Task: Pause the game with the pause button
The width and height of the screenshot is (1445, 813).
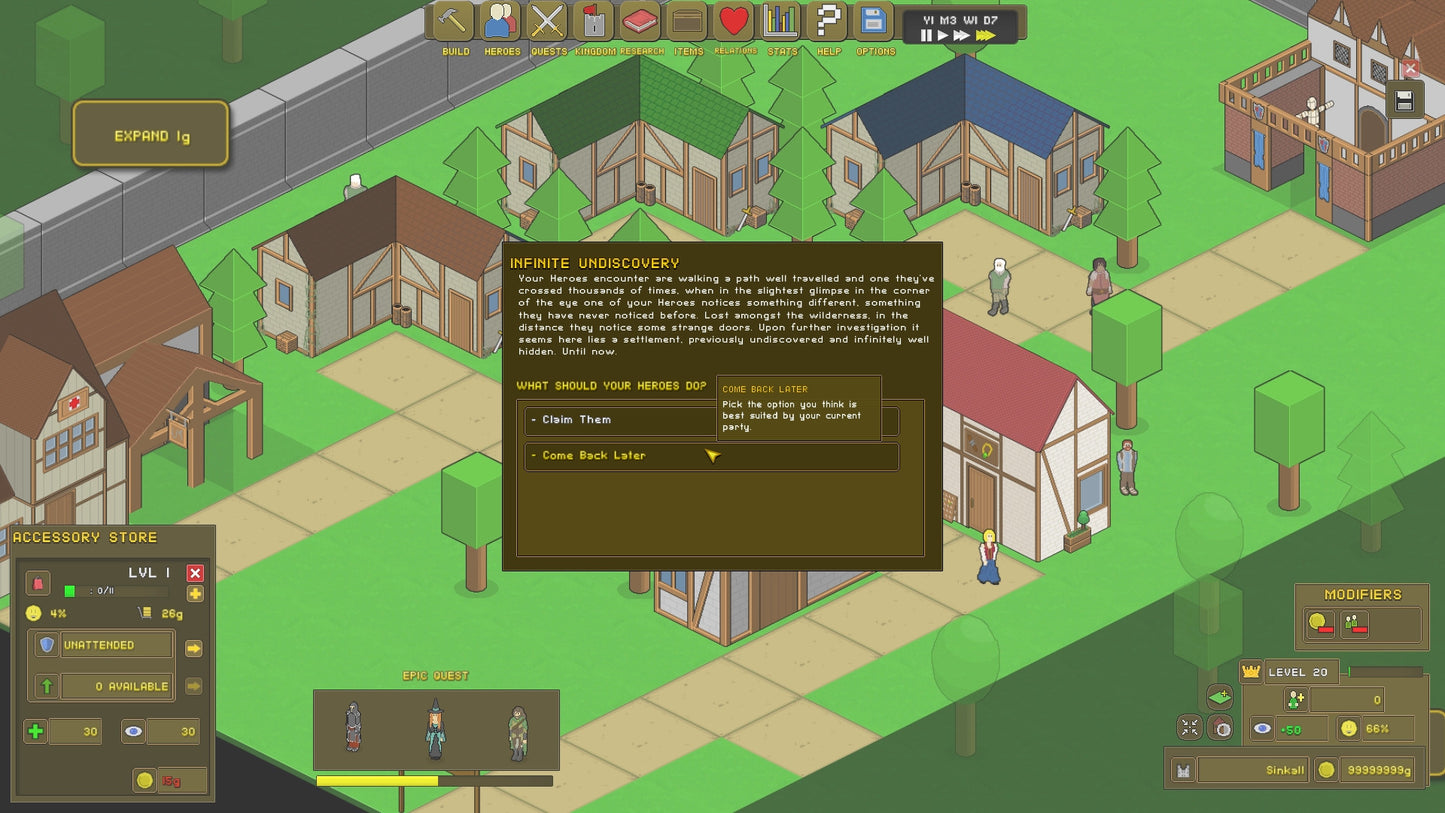Action: click(926, 35)
